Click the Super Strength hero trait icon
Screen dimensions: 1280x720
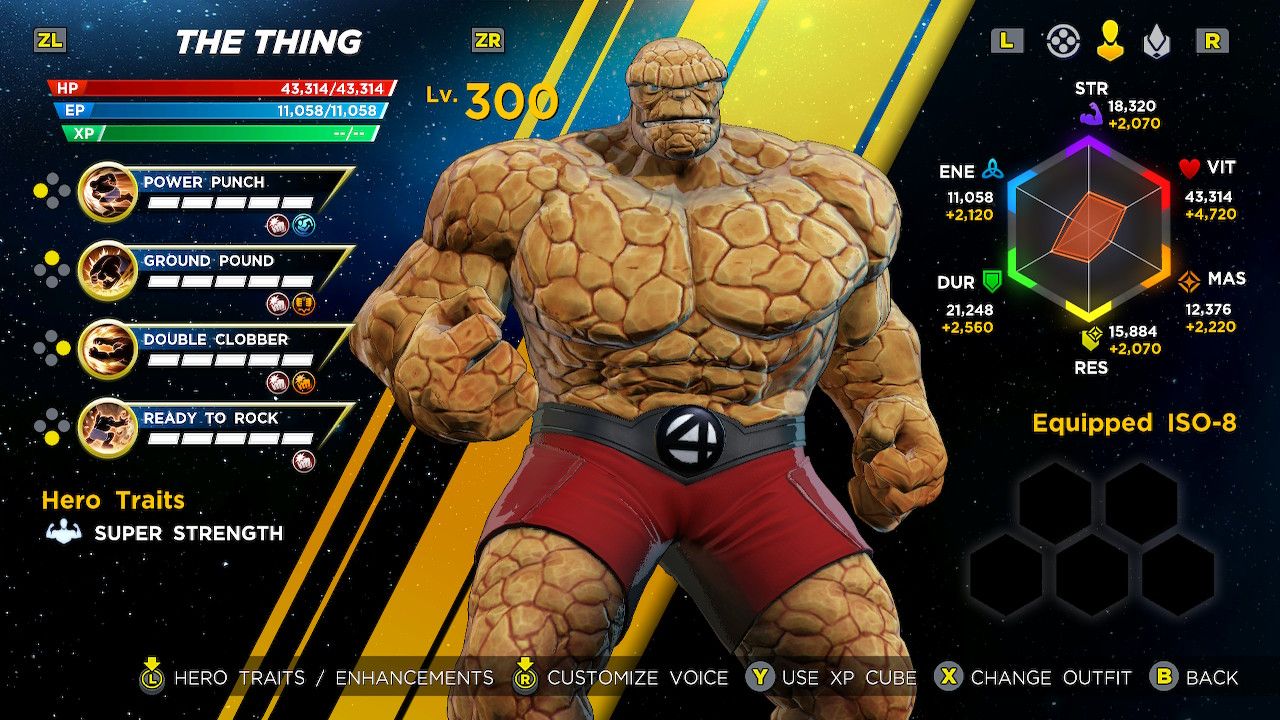click(62, 533)
